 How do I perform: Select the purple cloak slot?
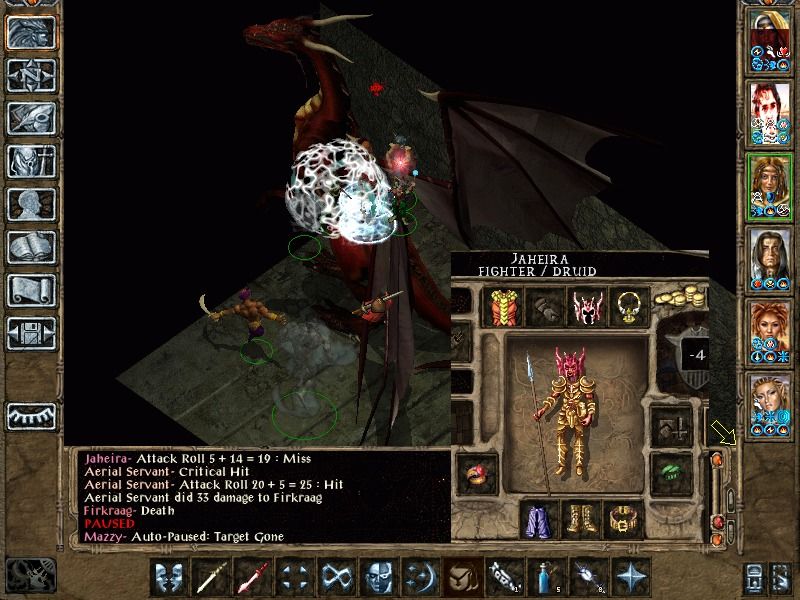pyautogui.click(x=541, y=519)
